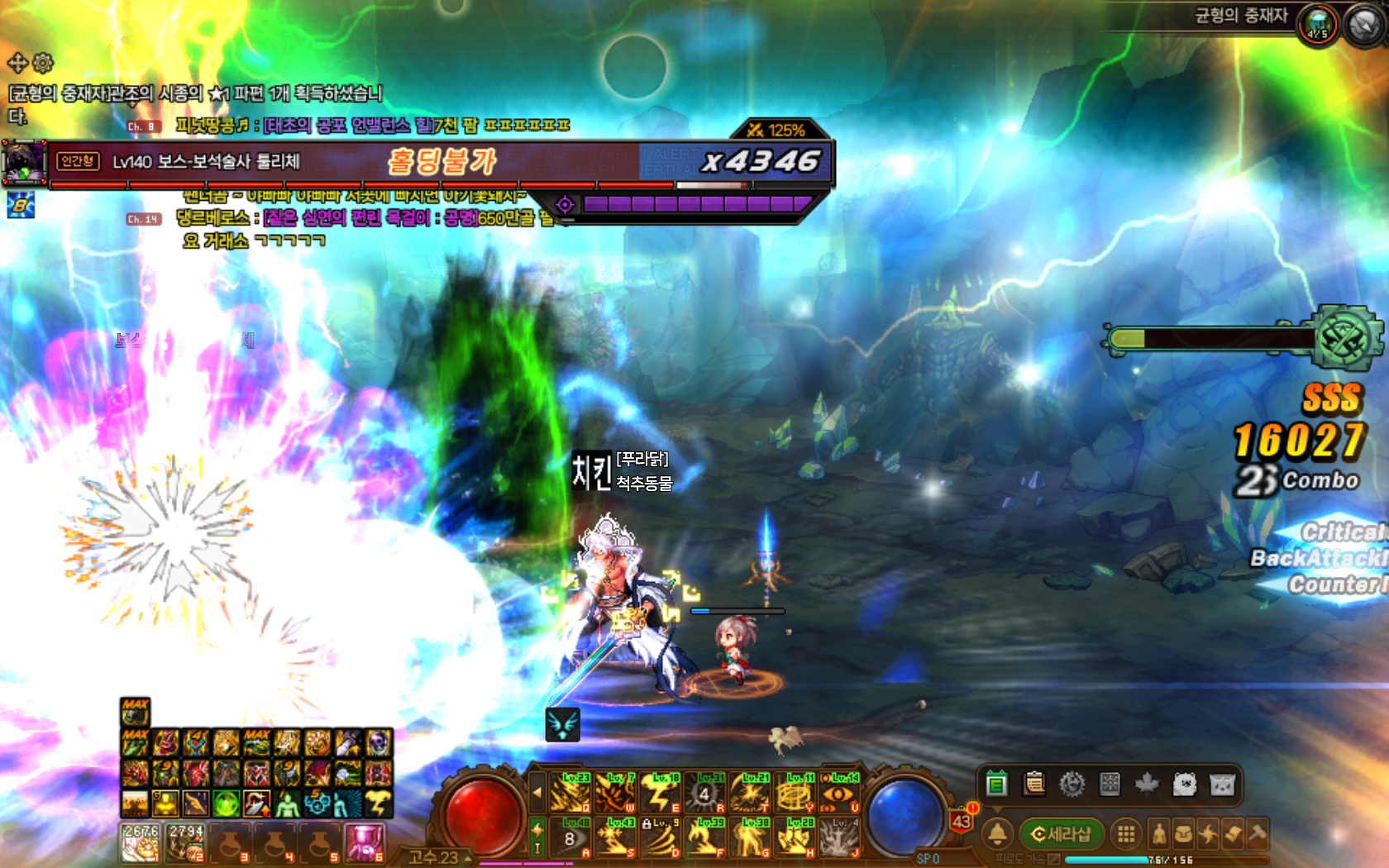Open the 세라샵 cash shop
This screenshot has width=1389, height=868.
click(x=1062, y=834)
